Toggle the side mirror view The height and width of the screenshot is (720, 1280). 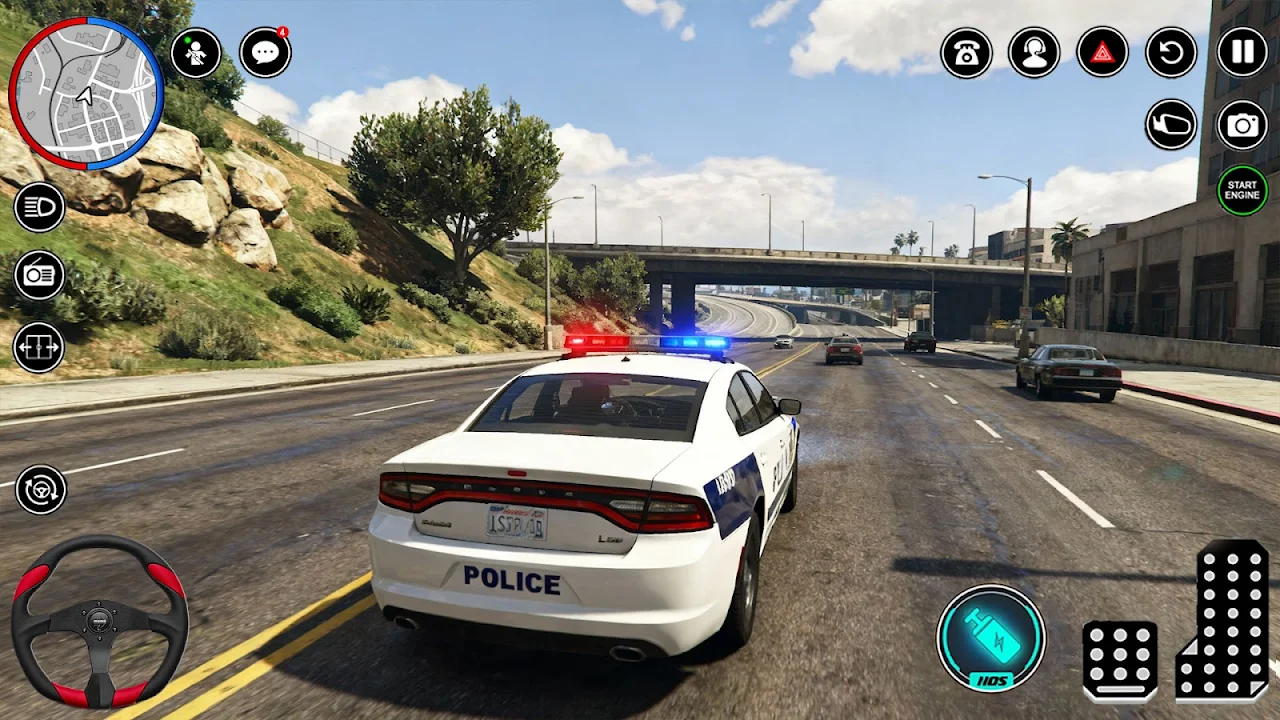[x=1171, y=125]
